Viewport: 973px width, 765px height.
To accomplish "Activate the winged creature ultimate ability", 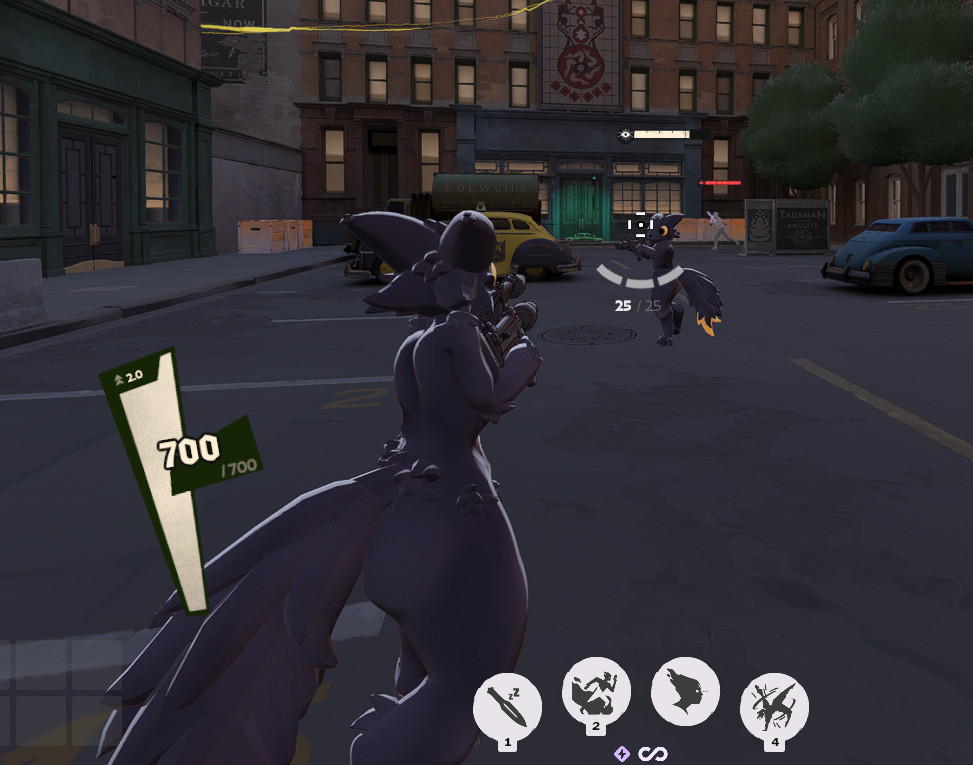I will [x=774, y=706].
